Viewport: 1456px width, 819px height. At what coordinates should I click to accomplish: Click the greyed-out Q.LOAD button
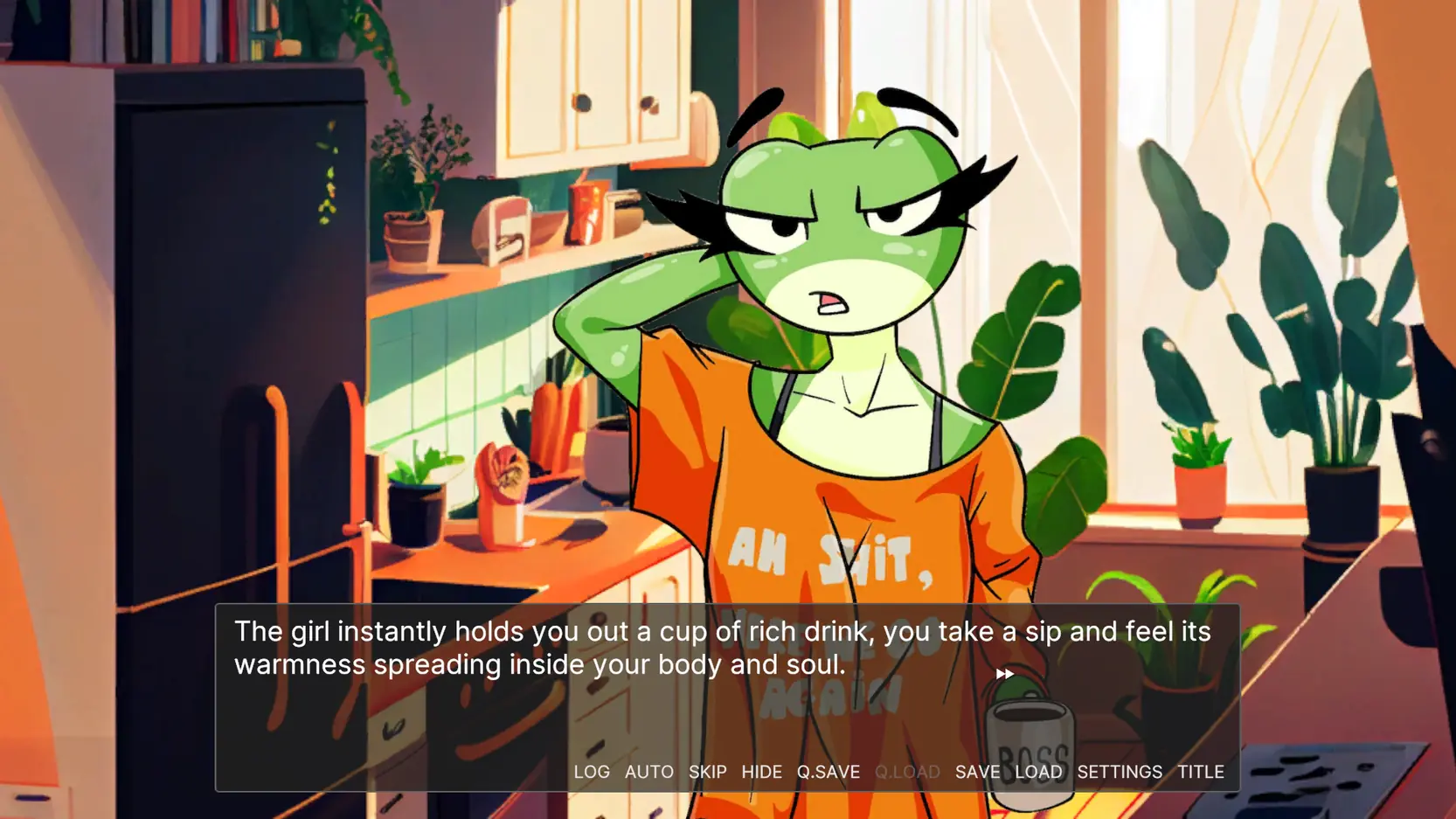907,772
